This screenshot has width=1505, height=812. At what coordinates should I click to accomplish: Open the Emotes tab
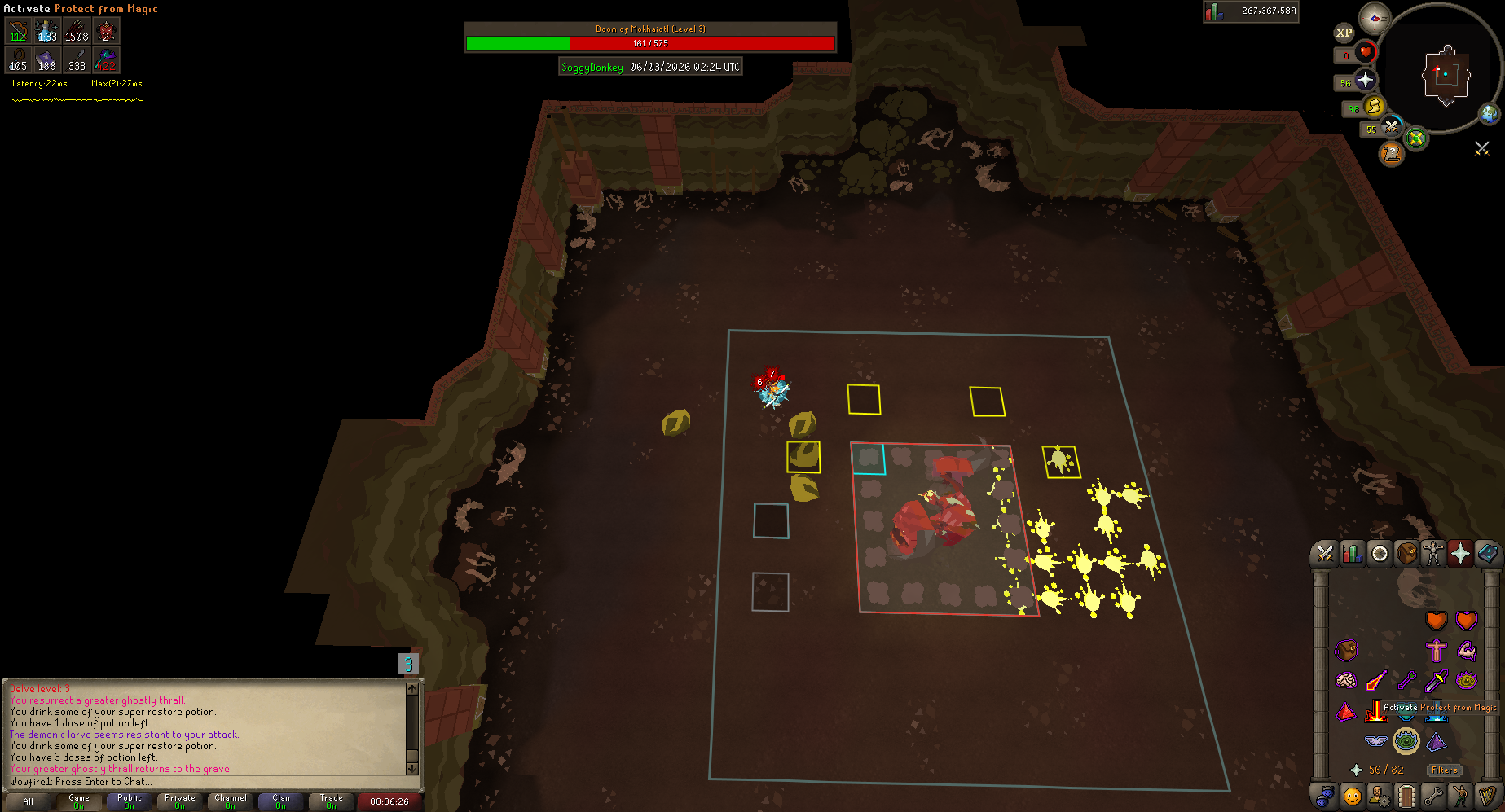coord(1460,795)
